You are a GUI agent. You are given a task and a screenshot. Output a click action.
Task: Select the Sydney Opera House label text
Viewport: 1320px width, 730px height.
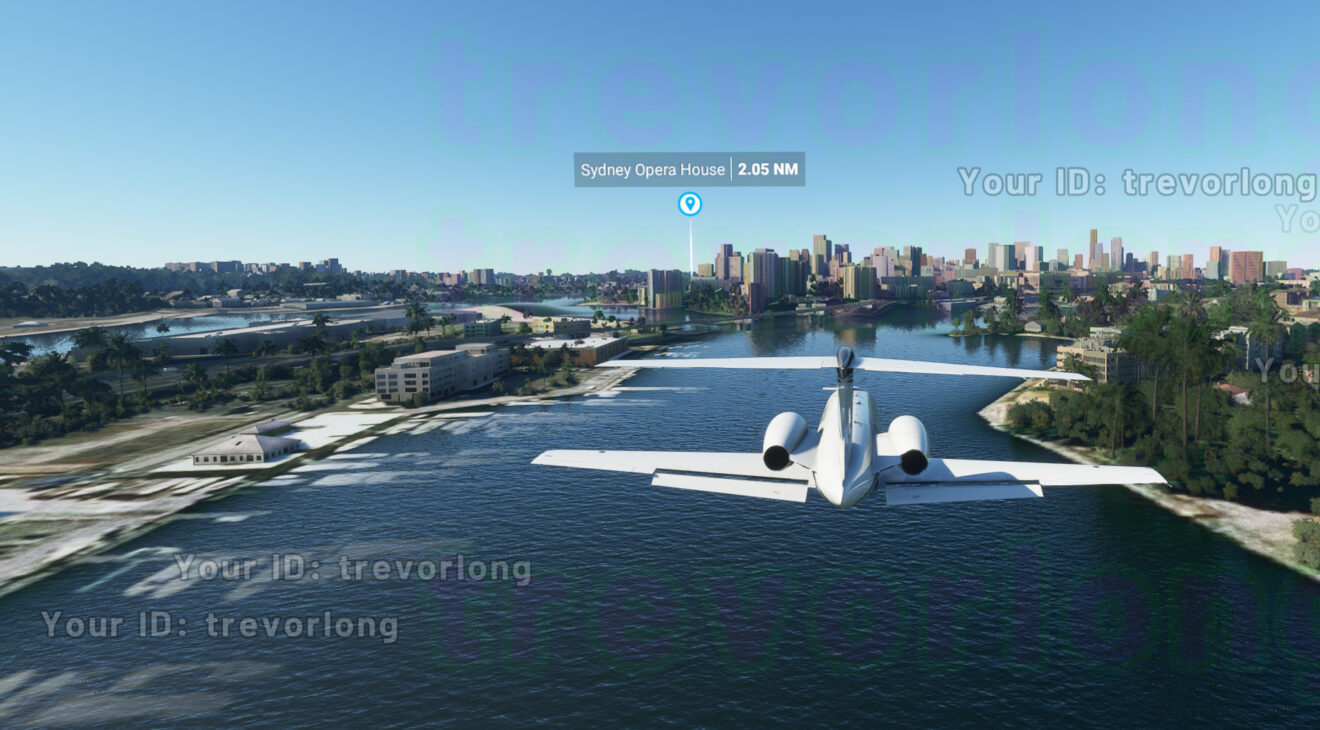click(x=653, y=170)
